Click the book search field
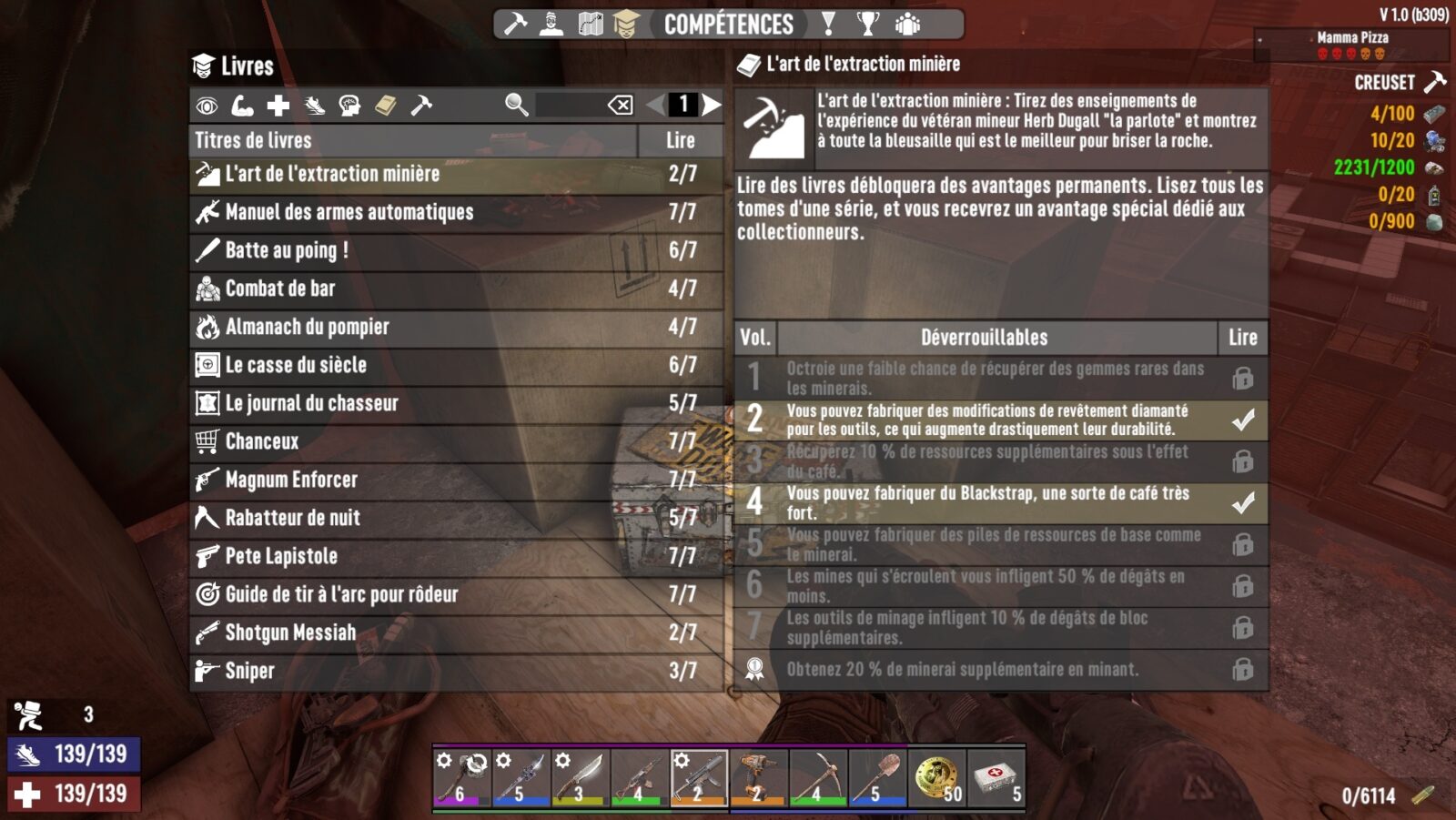Viewport: 1456px width, 820px height. [x=569, y=105]
